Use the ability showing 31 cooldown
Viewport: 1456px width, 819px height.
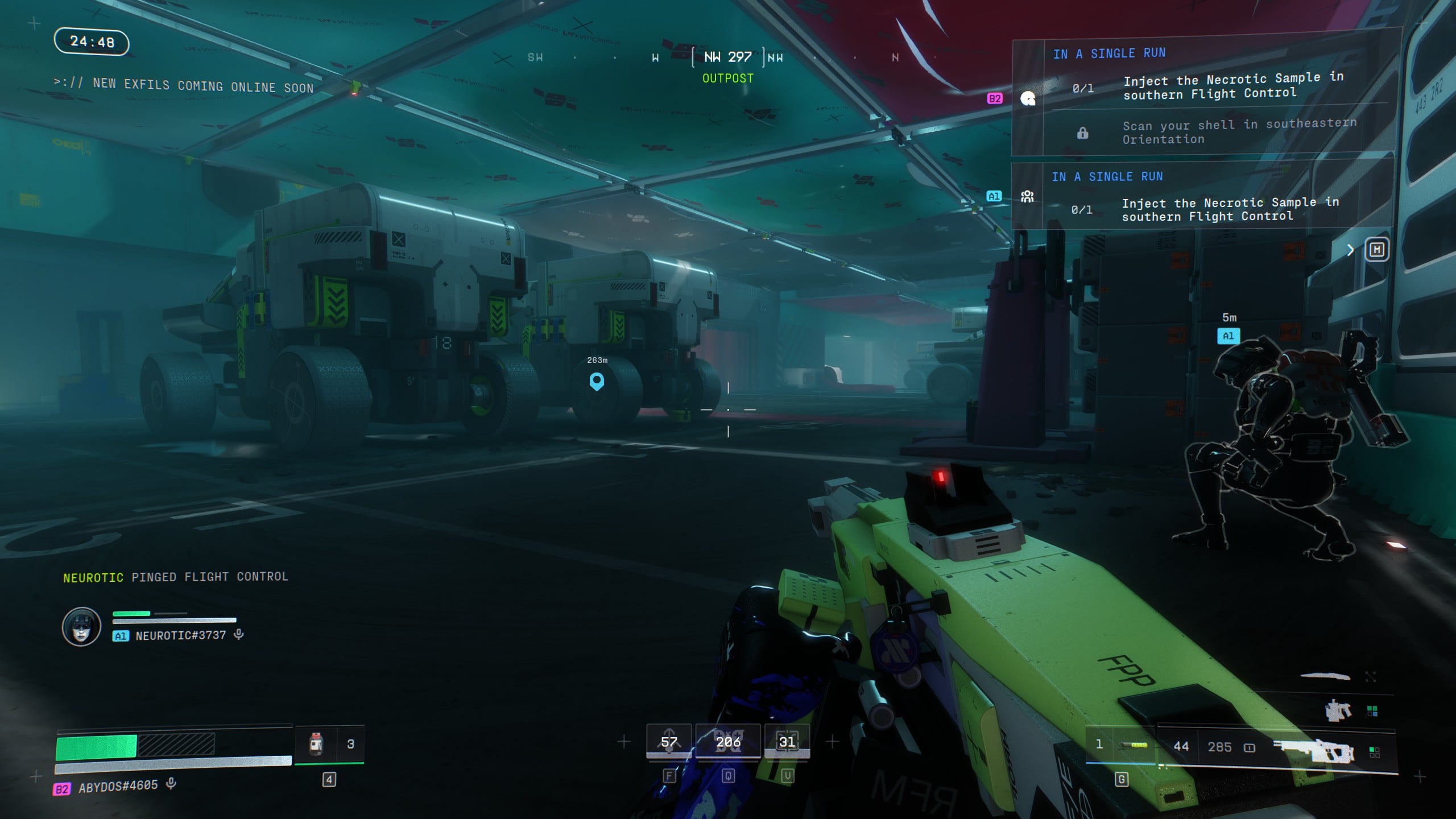[787, 742]
